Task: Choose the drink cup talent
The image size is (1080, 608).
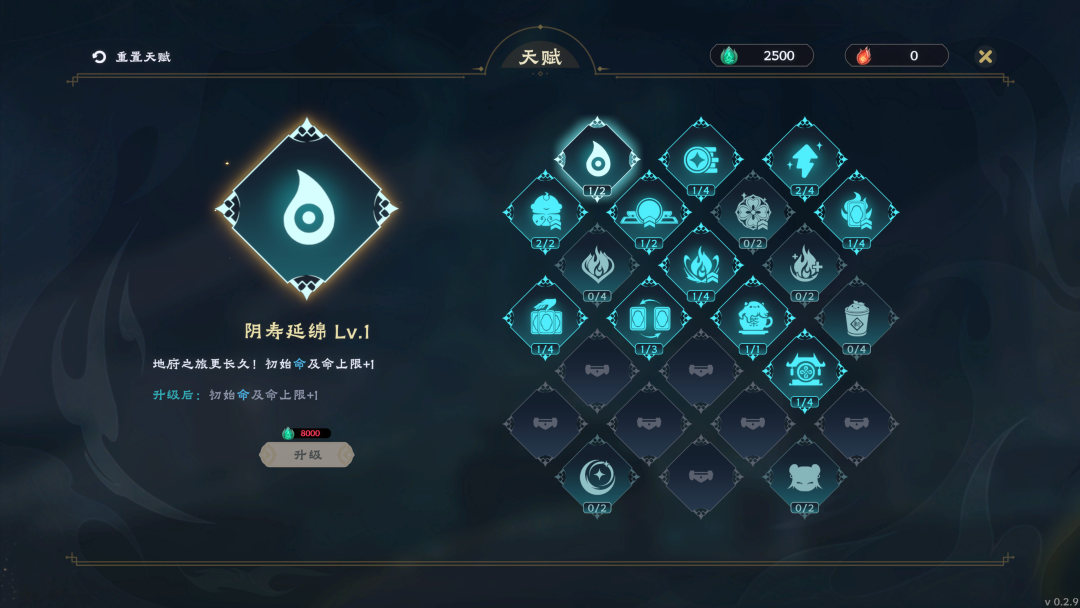Action: [x=856, y=318]
